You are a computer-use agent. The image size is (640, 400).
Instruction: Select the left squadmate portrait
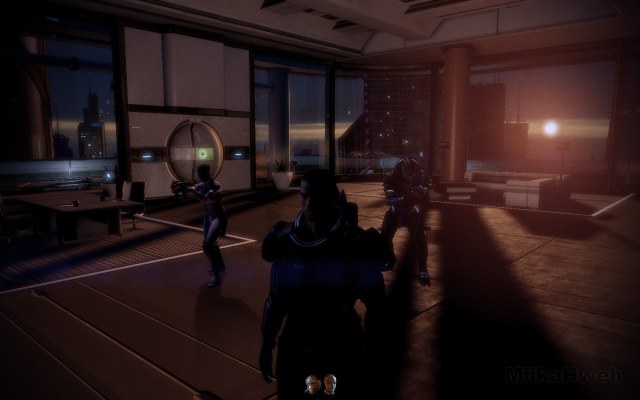(x=311, y=382)
